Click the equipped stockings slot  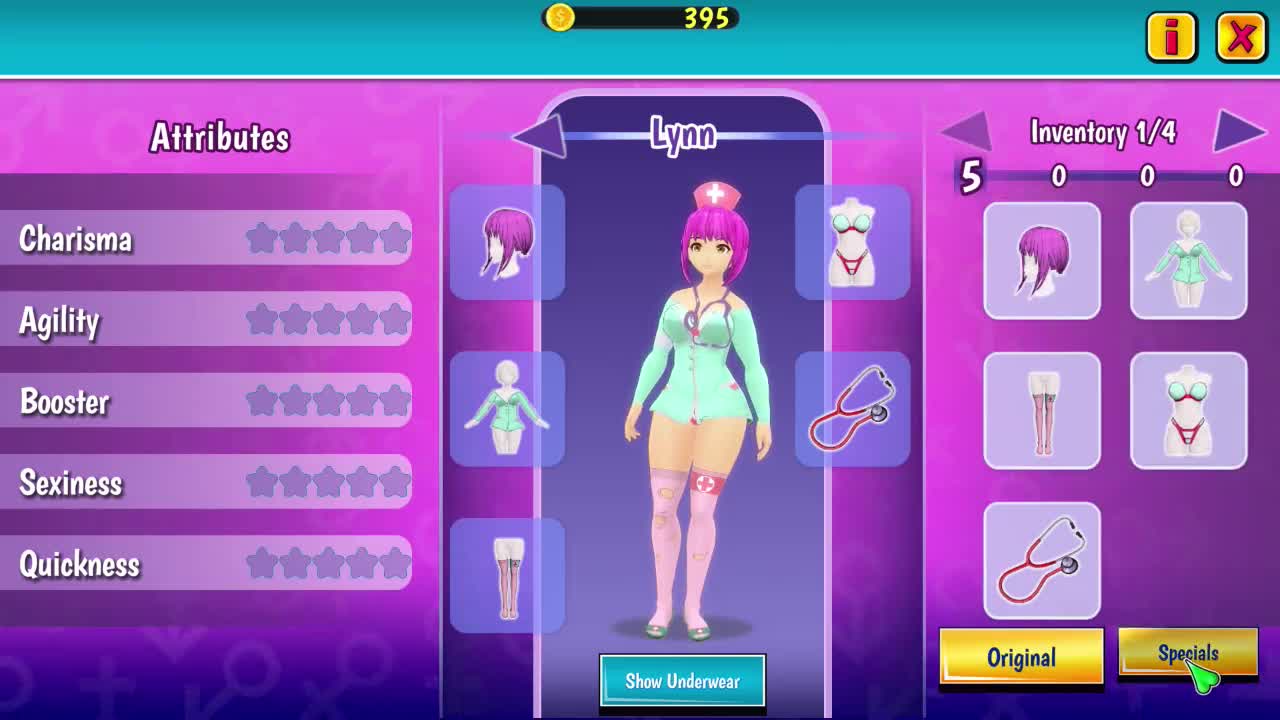507,576
